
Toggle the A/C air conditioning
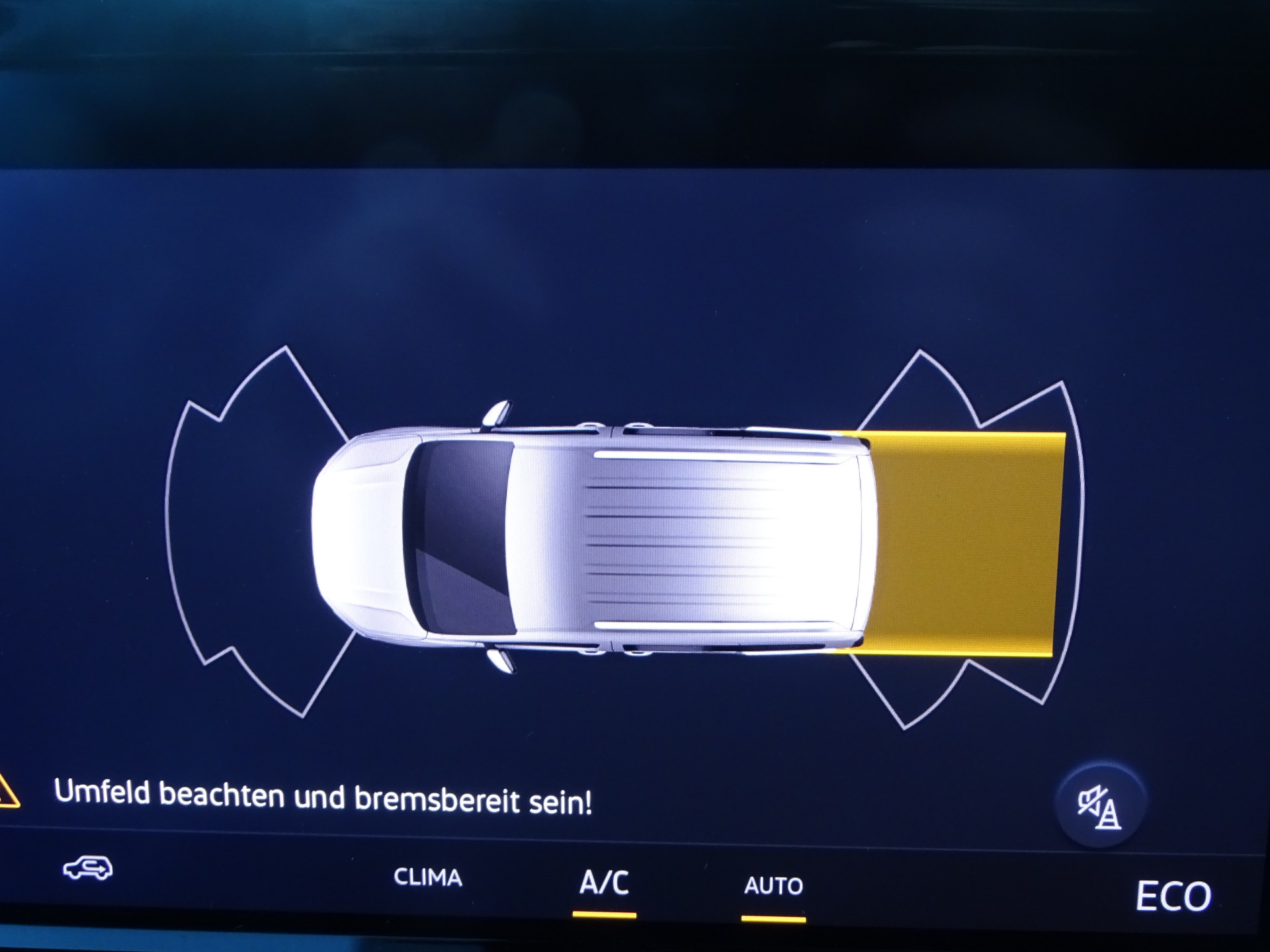(x=604, y=883)
